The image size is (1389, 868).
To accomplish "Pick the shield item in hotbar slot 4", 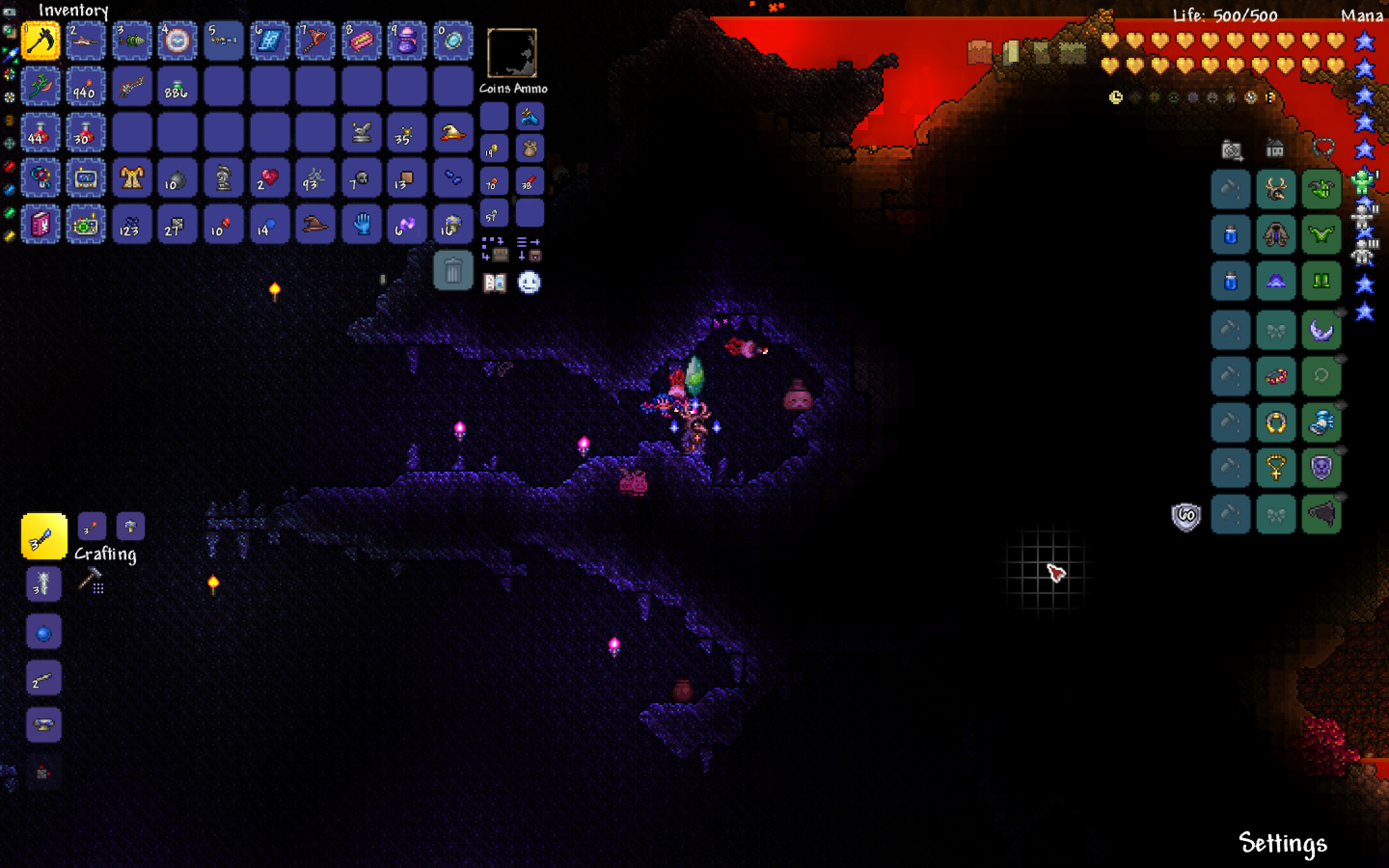I will click(177, 41).
